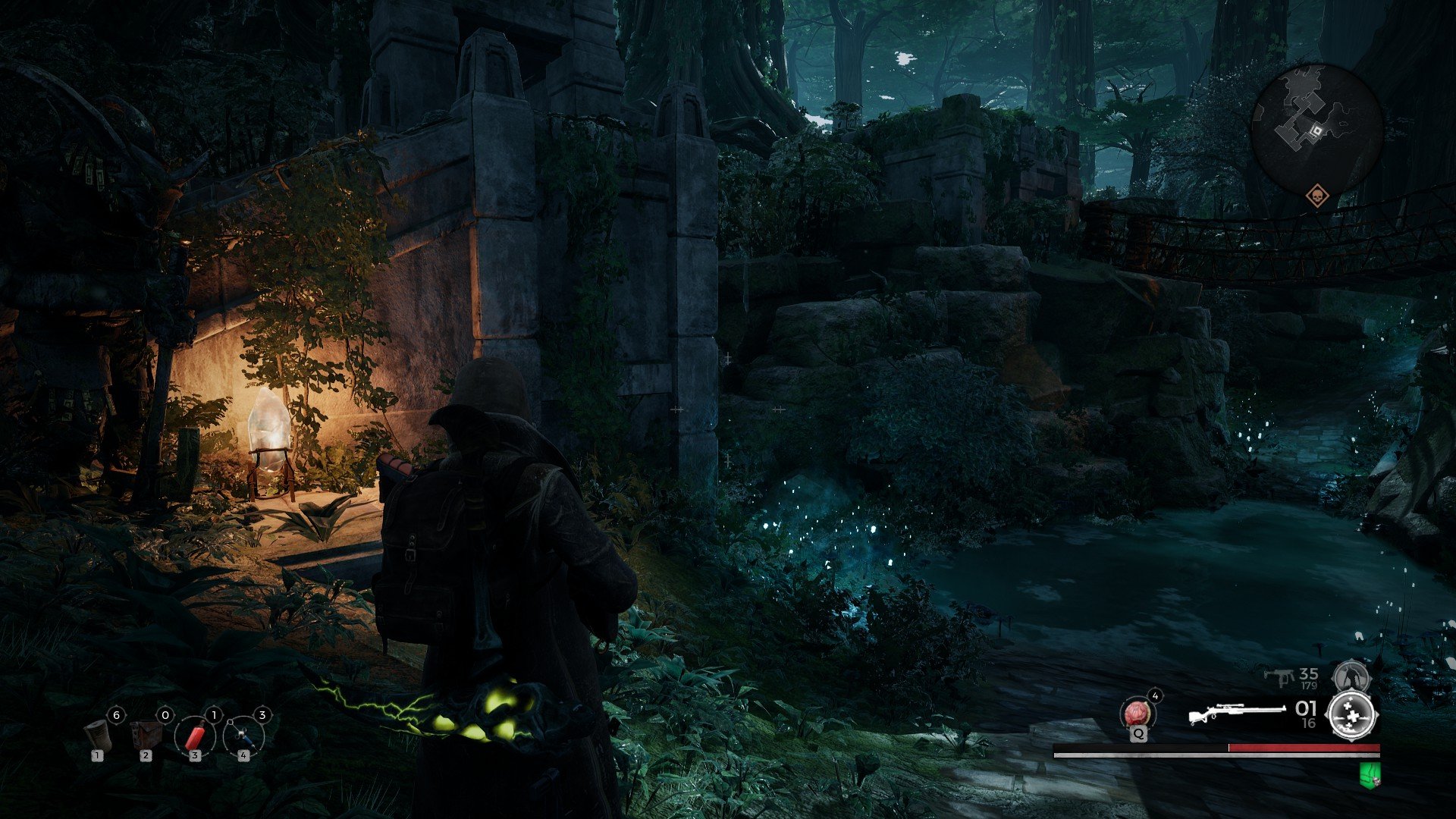Click the 0 counter above the ammo box

tap(165, 715)
